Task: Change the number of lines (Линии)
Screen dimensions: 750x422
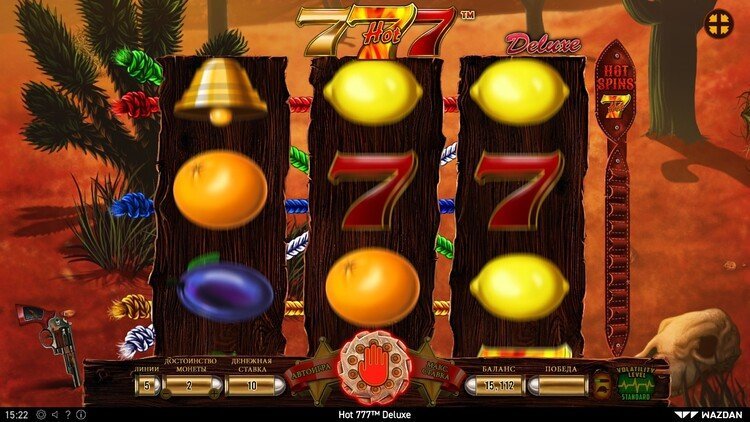Action: point(147,385)
